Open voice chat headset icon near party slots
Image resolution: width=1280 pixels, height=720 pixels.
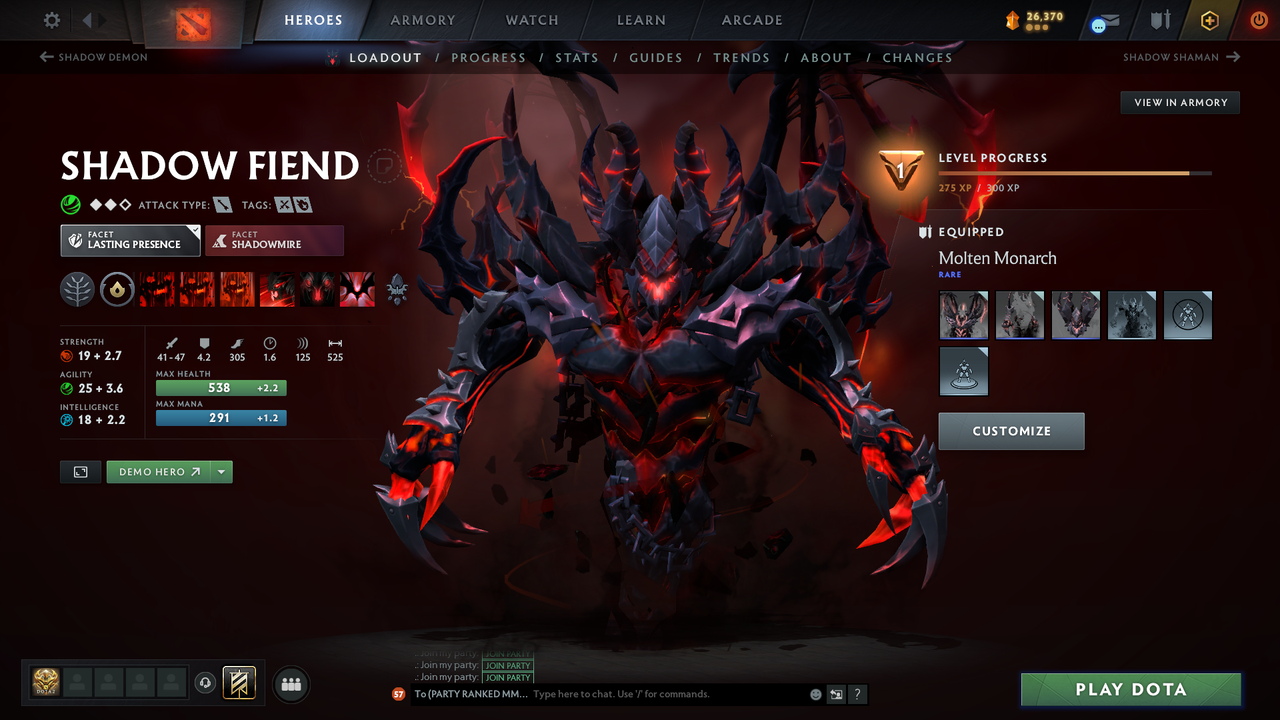coord(207,682)
